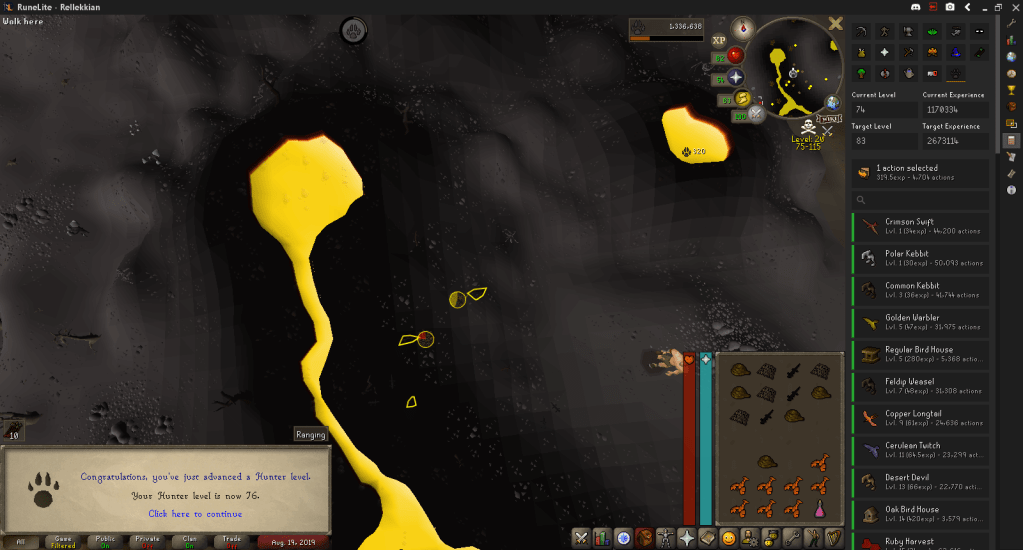
Task: Open the Worn Equipment tab
Action: [x=665, y=538]
